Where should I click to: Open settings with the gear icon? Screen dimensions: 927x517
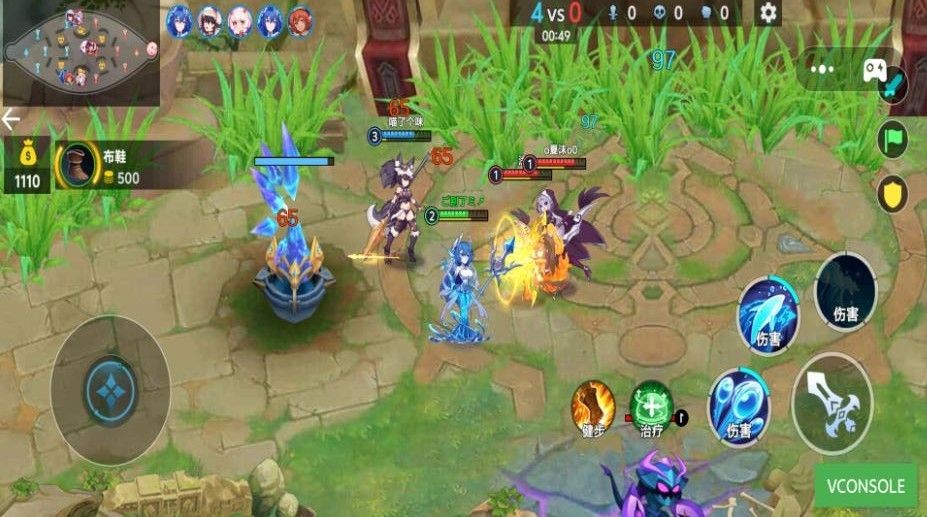pos(768,13)
